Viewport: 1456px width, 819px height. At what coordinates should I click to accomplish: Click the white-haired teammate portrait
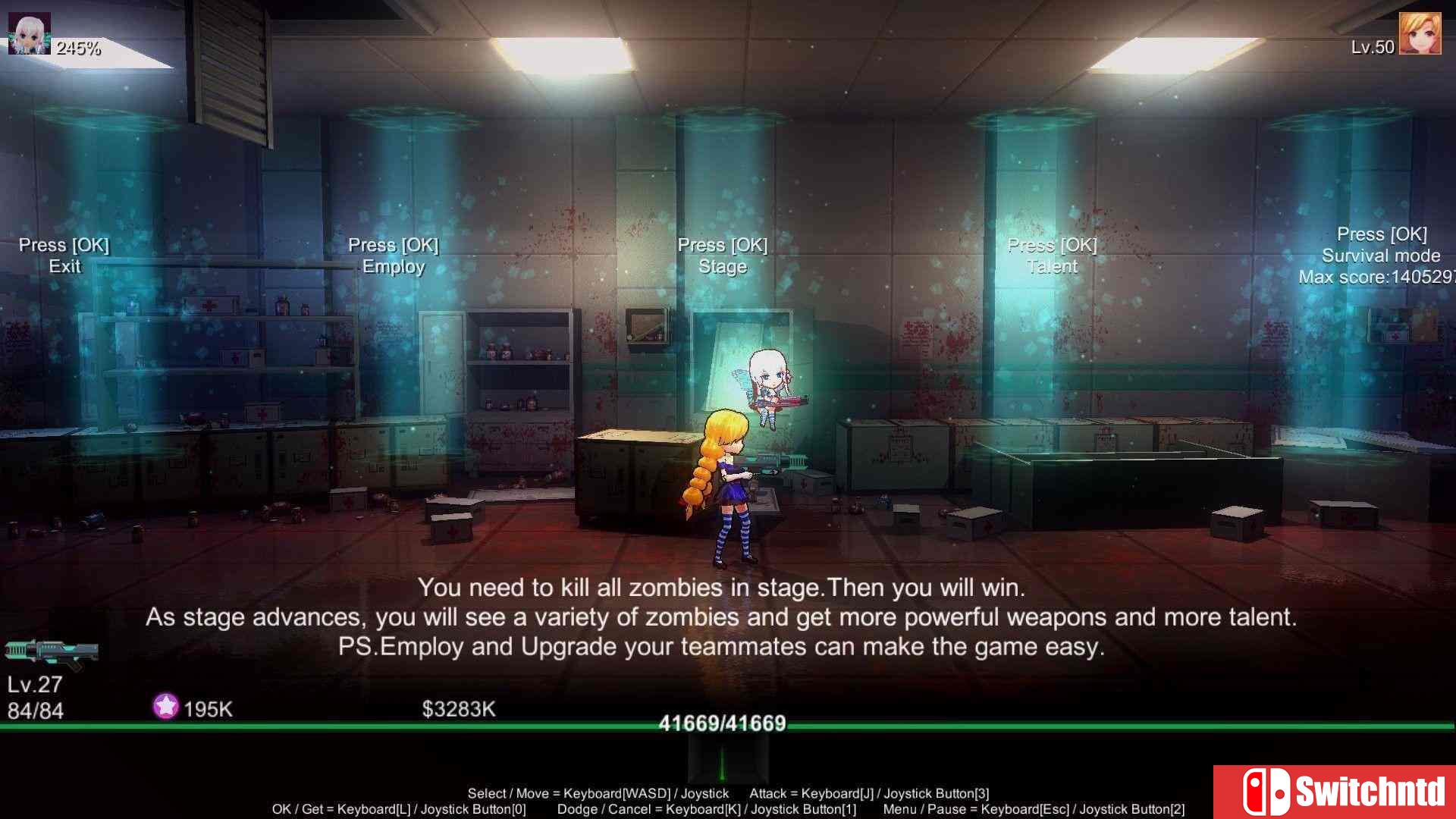pos(29,34)
